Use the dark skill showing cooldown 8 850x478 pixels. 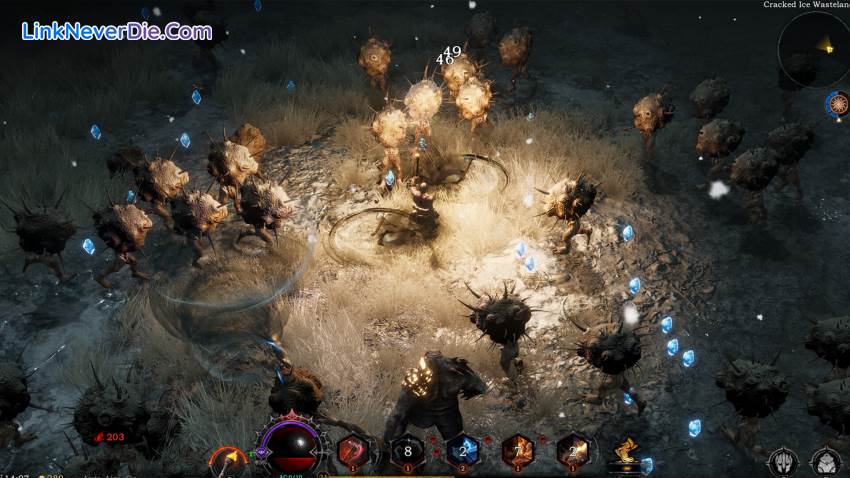click(x=407, y=451)
